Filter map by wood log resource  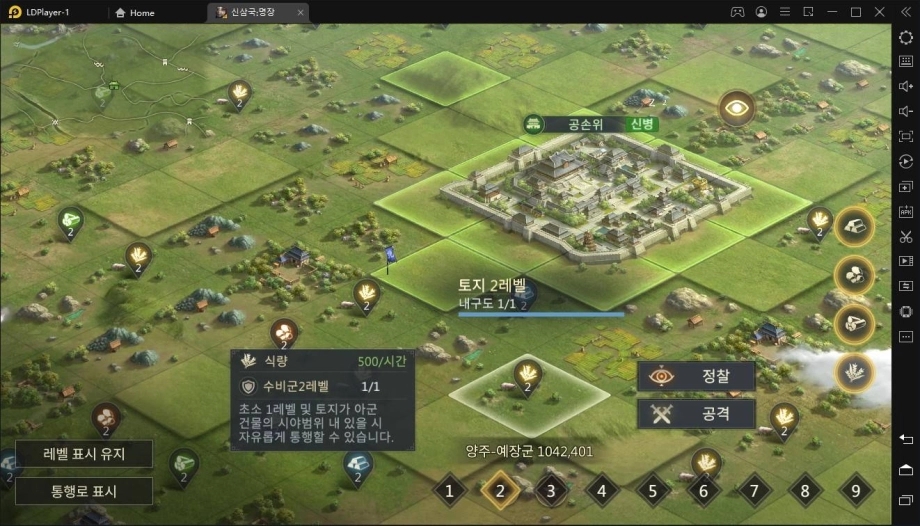click(854, 323)
